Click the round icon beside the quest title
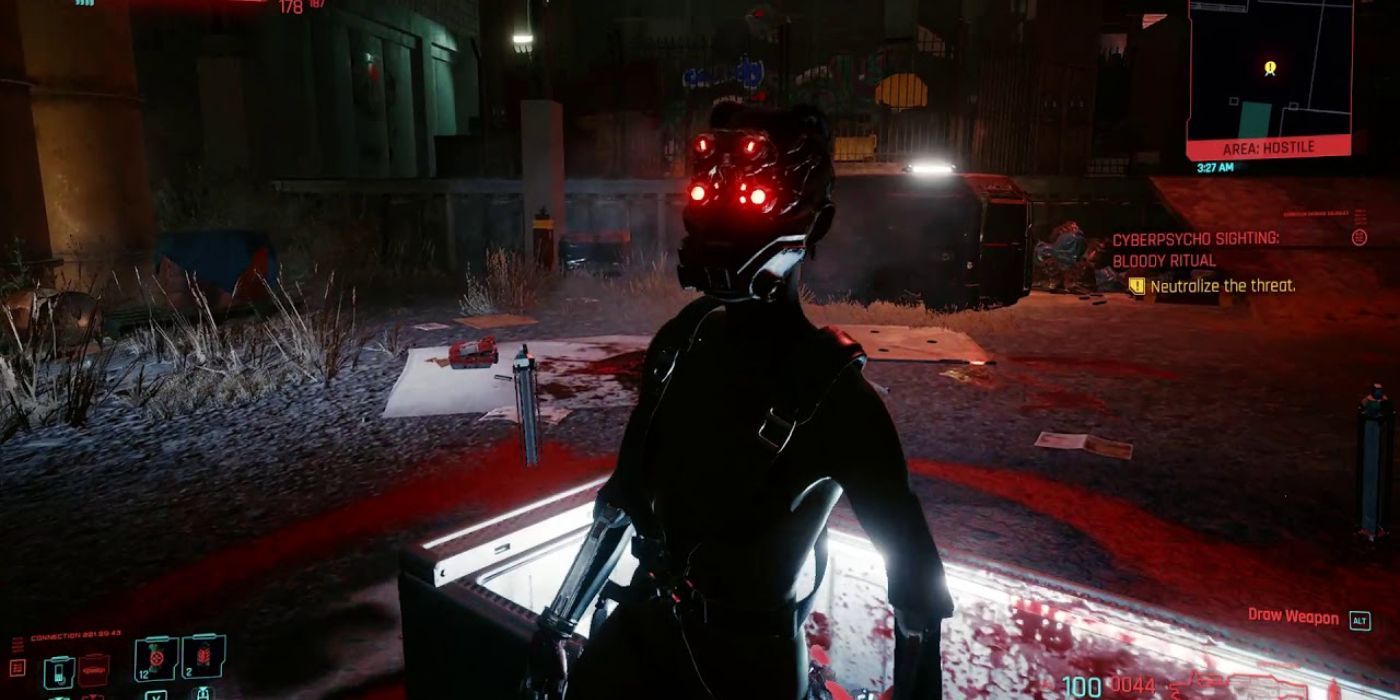Image resolution: width=1400 pixels, height=700 pixels. click(1359, 237)
